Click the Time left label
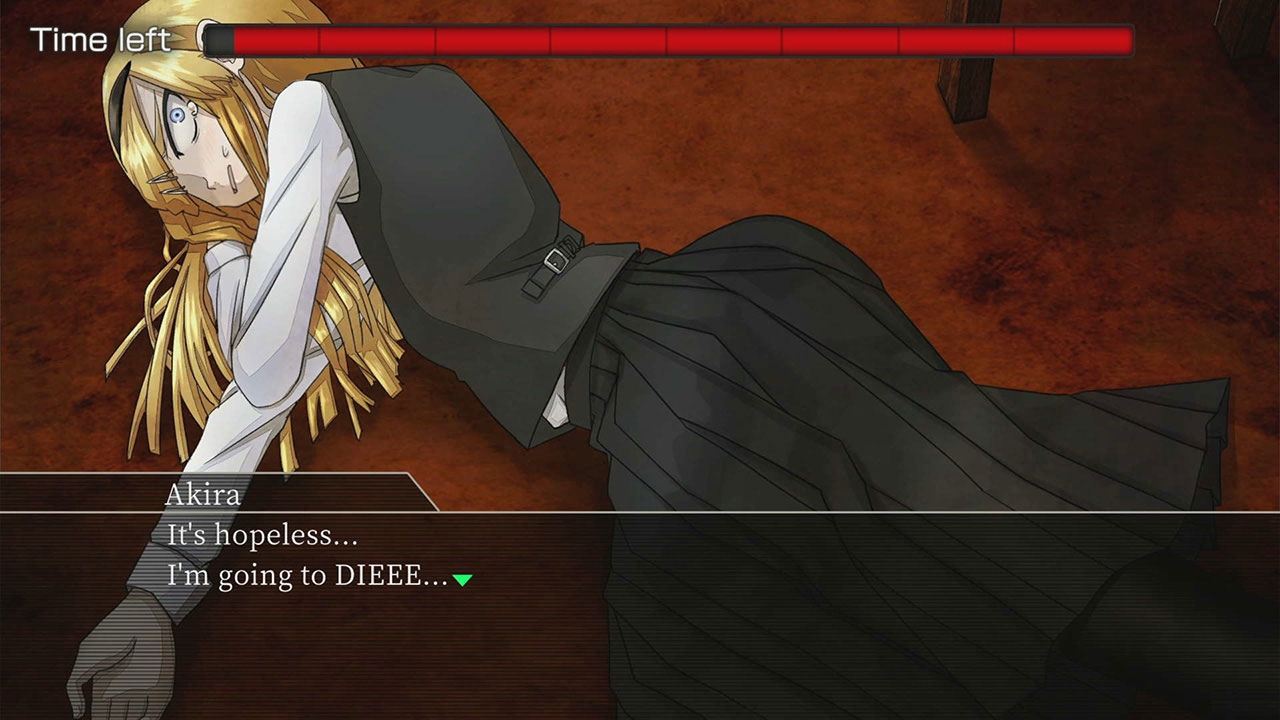 tap(100, 41)
